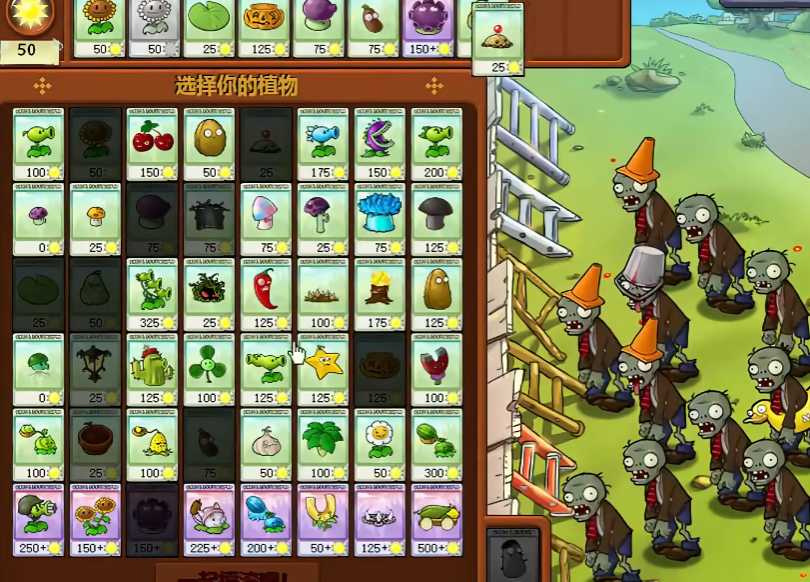Choose the Cob Cannon card costing 500

(x=437, y=519)
